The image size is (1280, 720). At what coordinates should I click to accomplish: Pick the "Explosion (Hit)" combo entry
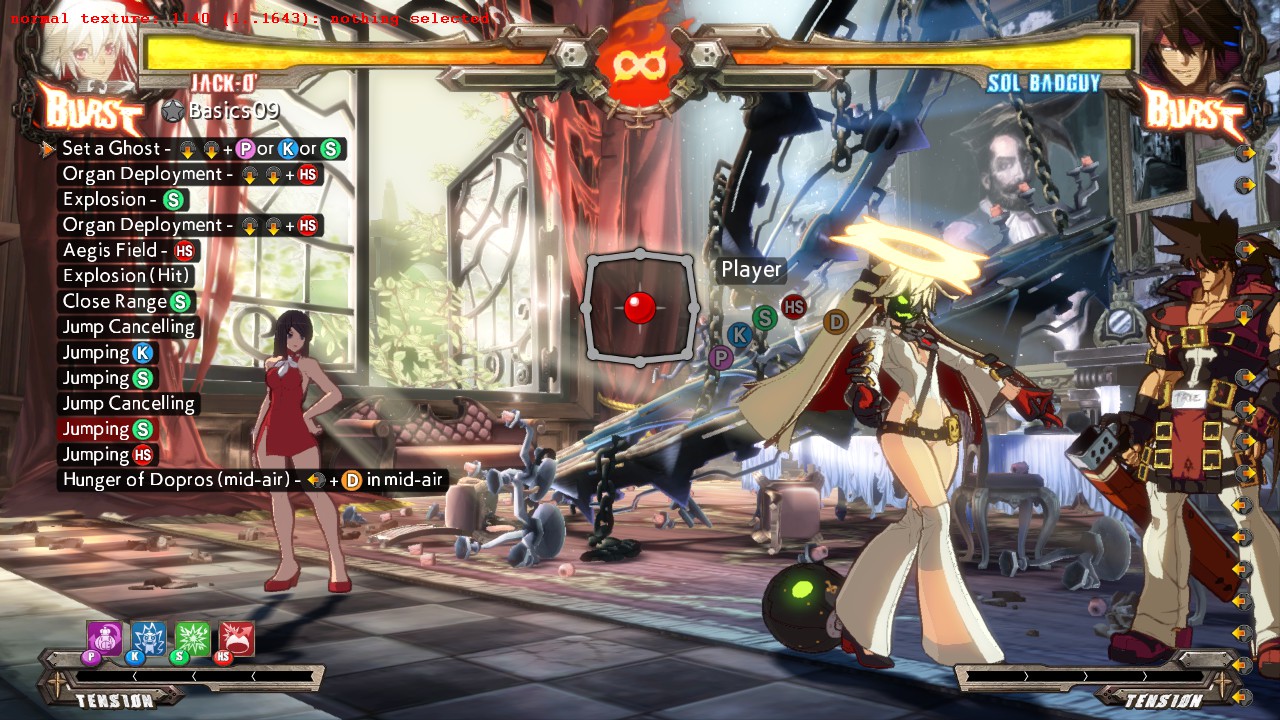point(126,276)
